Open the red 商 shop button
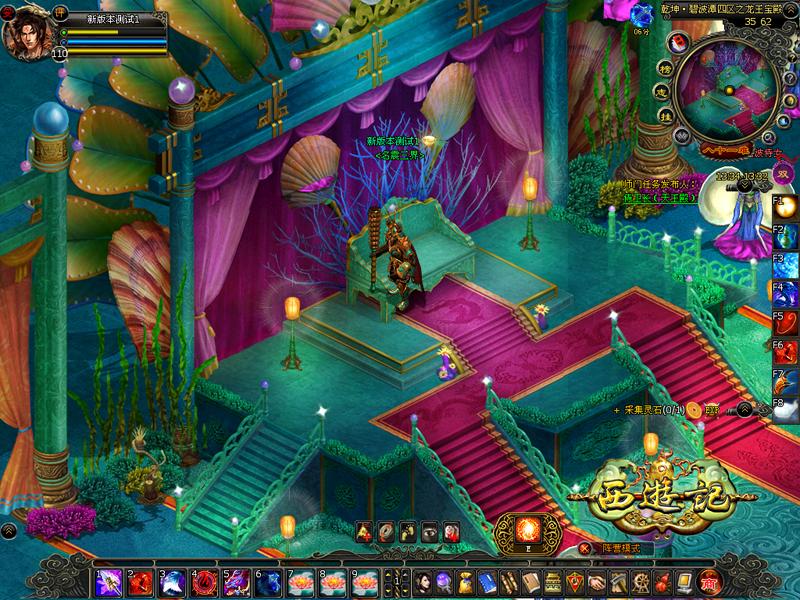800x600 pixels. click(x=709, y=582)
